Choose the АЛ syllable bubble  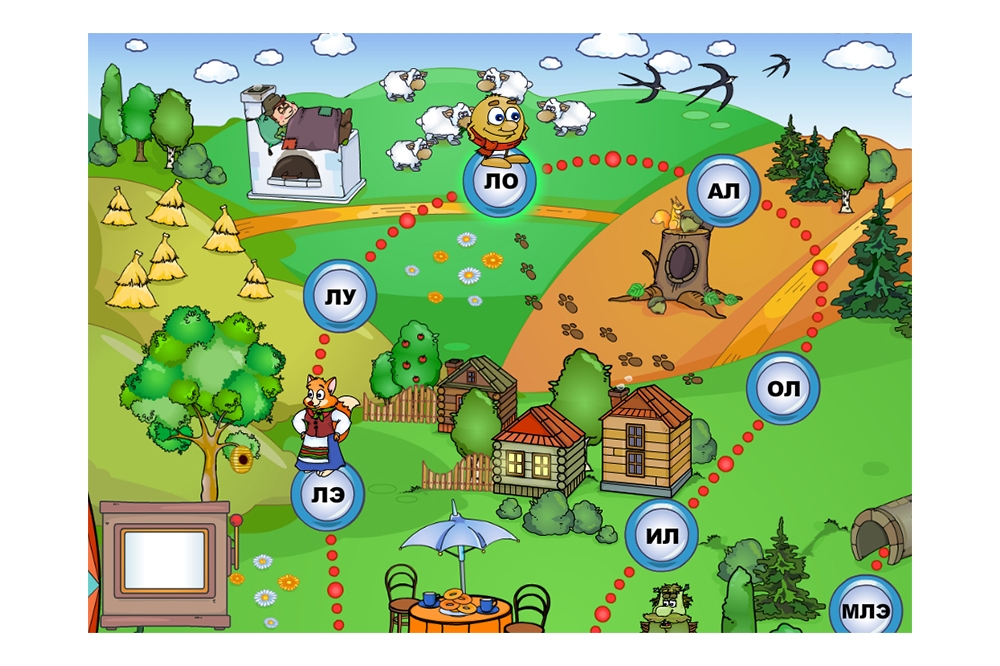point(722,191)
